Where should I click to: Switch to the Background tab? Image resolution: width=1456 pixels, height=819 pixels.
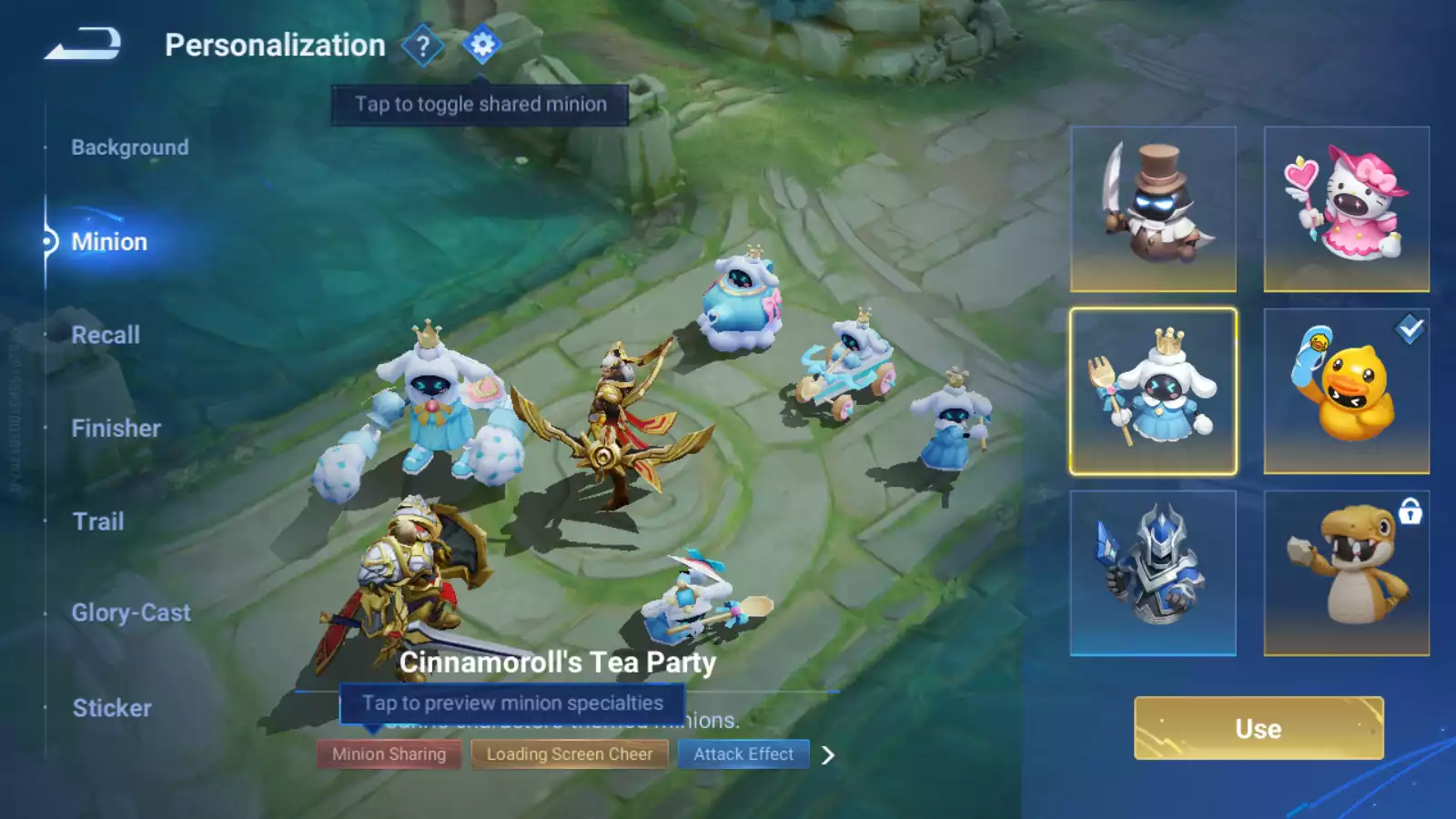(x=130, y=147)
